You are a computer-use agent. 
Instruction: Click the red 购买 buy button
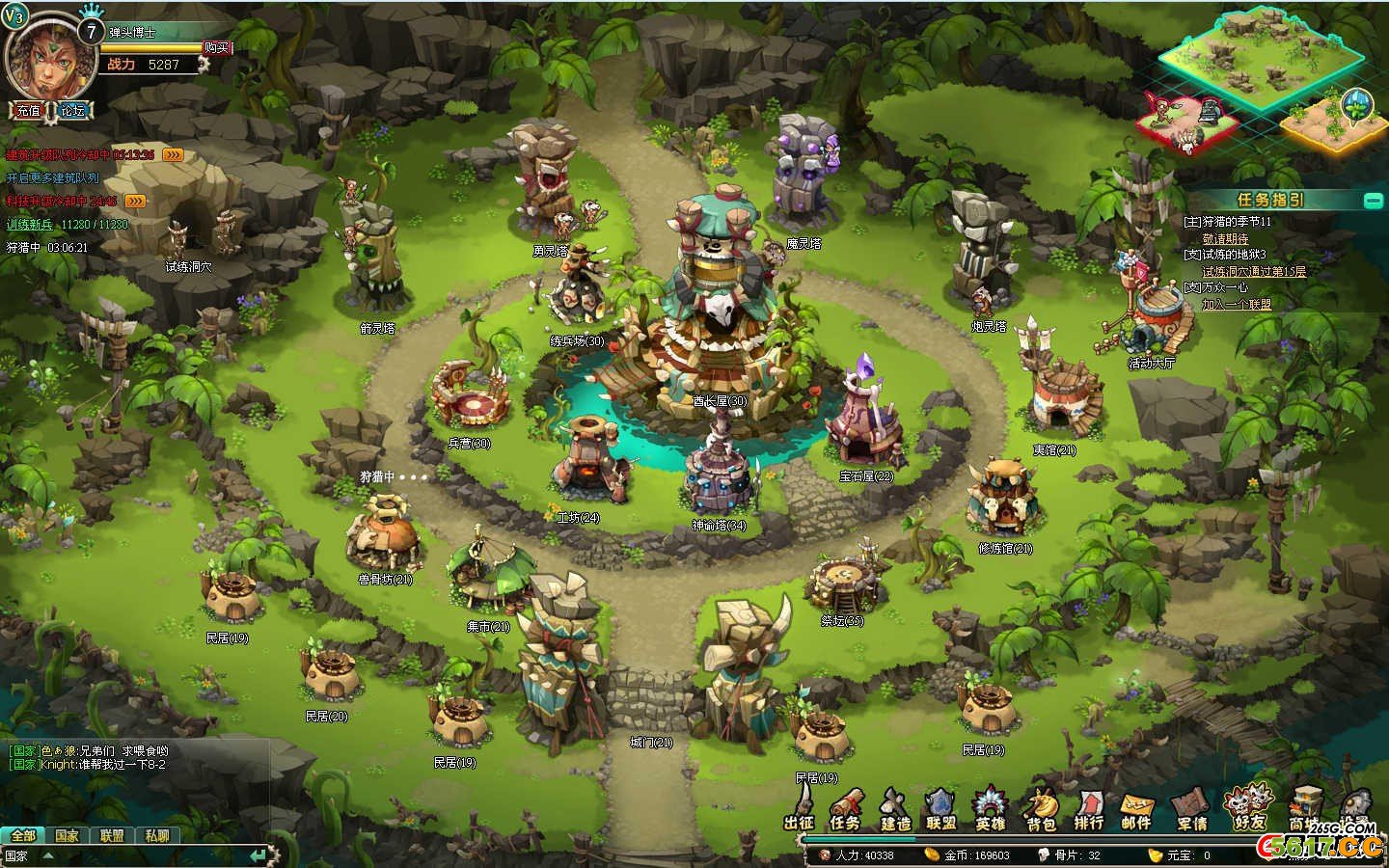(x=217, y=47)
